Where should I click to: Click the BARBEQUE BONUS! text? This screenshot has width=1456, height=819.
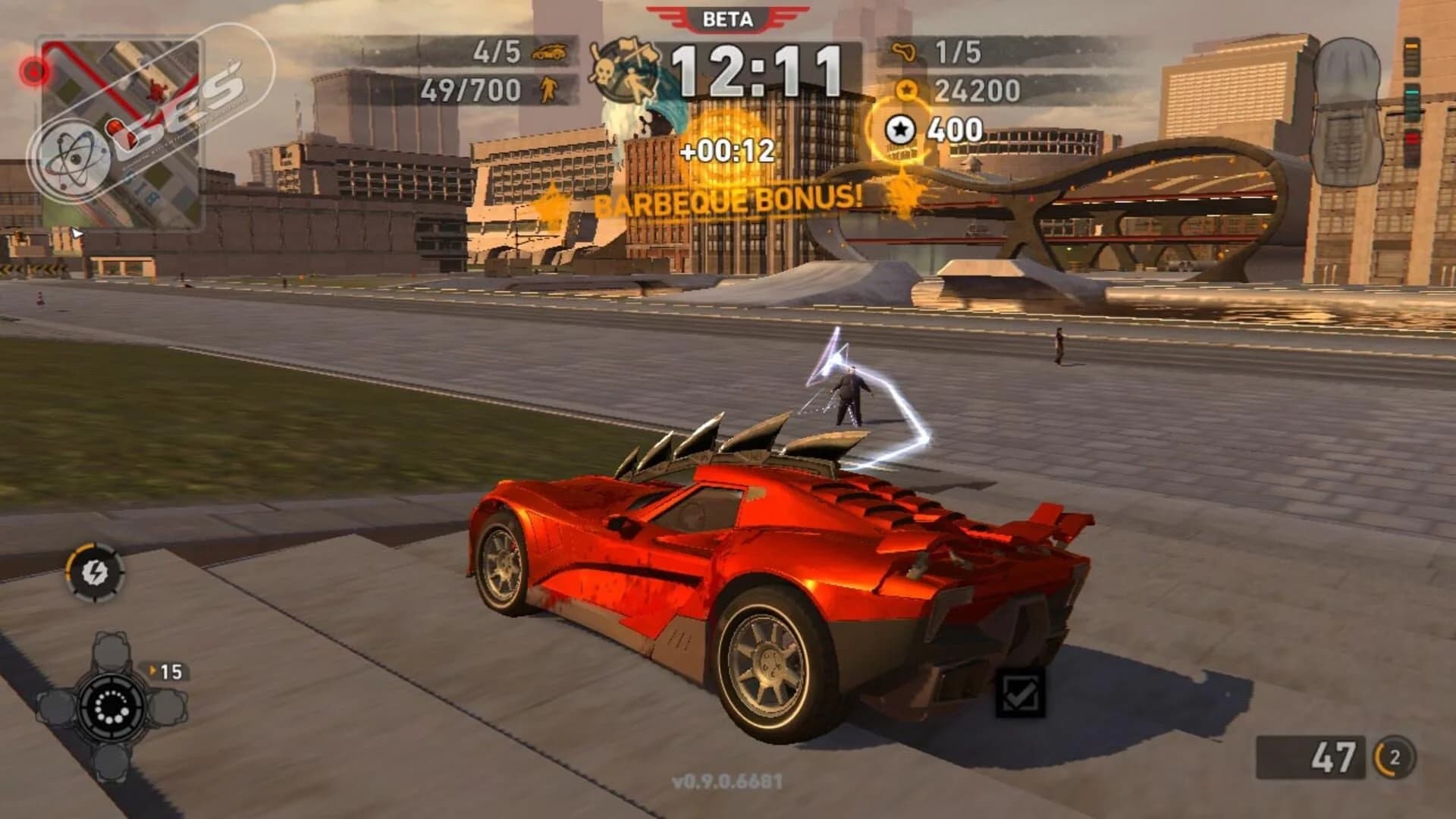(x=728, y=202)
